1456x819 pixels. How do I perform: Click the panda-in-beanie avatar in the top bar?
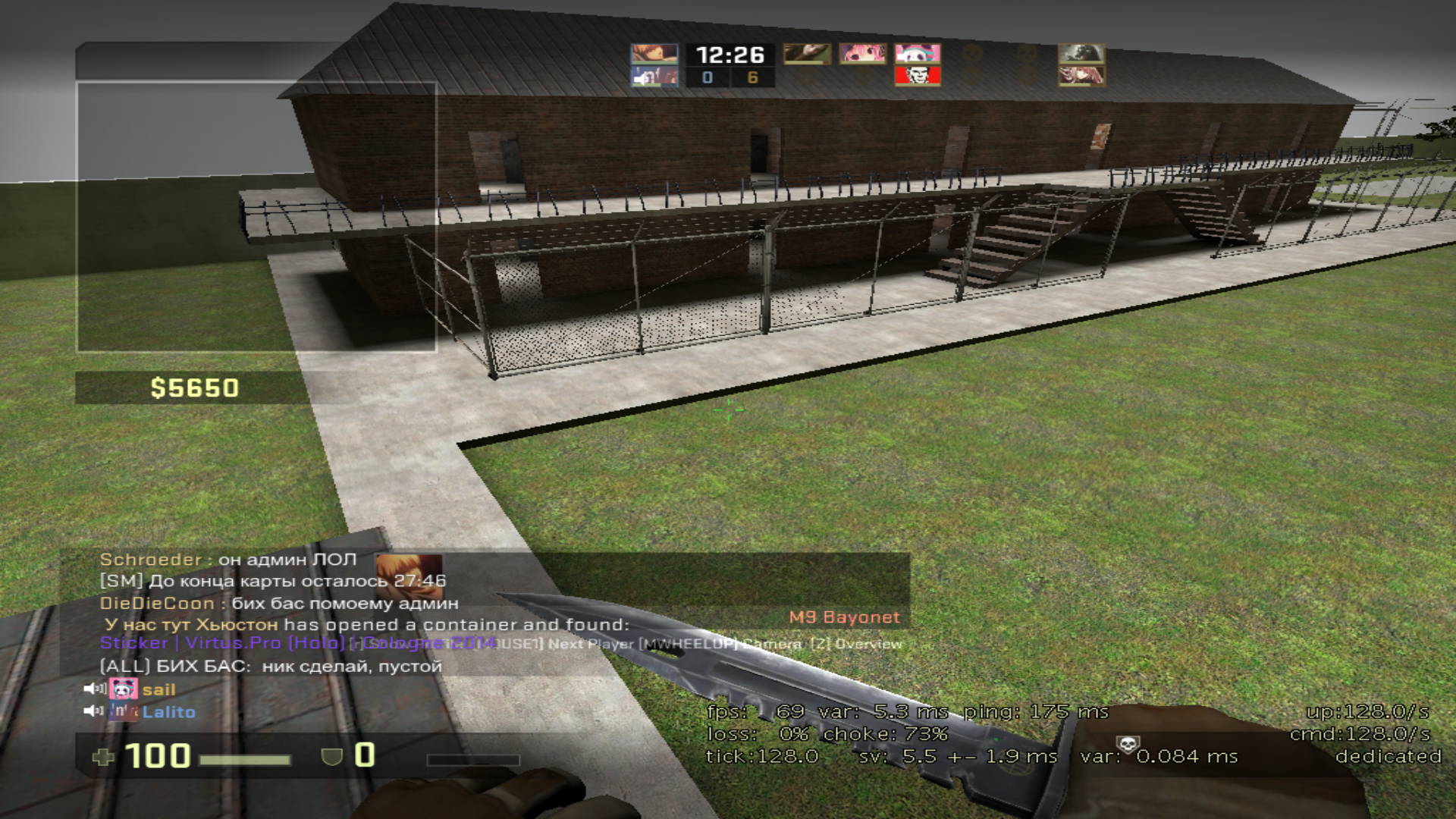pos(918,54)
